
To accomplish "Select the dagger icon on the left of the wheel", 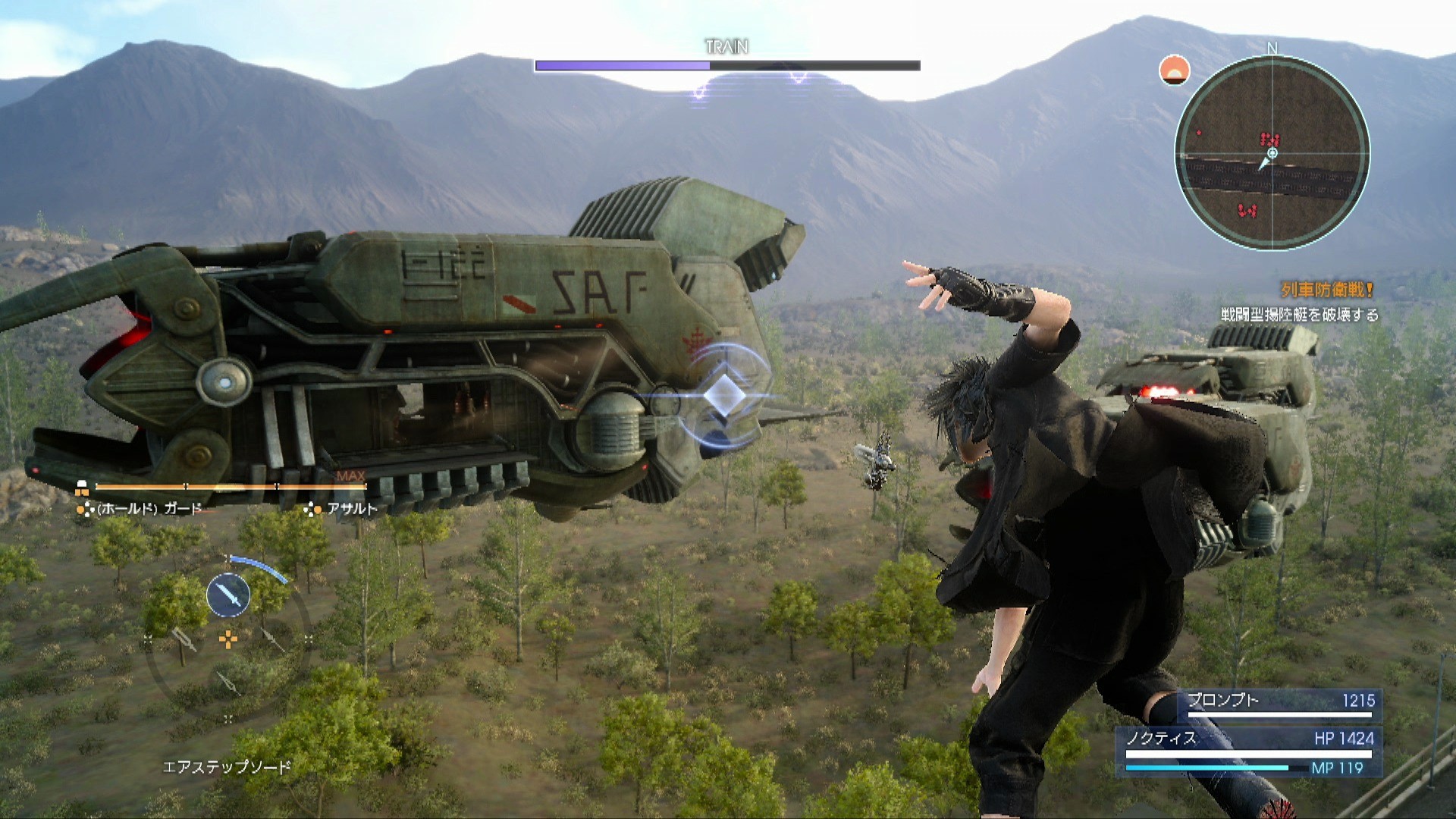I will click(184, 640).
